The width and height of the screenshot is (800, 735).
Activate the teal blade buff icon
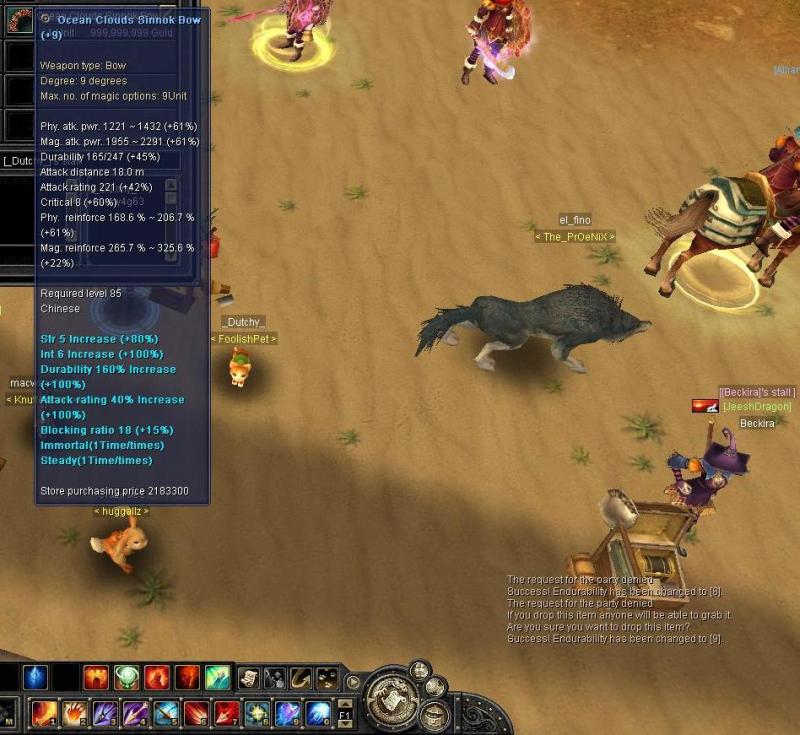pos(217,678)
